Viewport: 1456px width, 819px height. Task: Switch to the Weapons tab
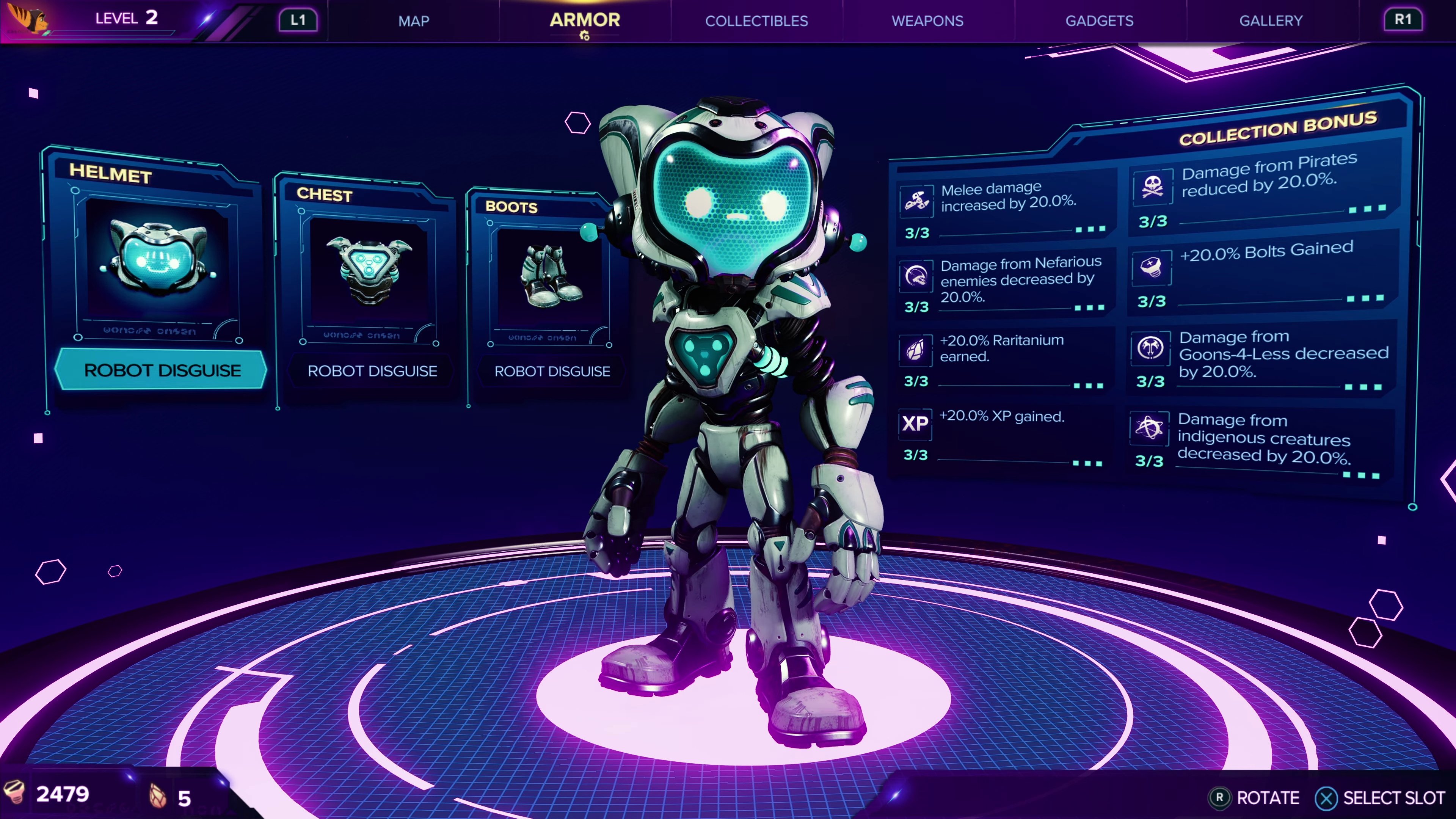(927, 21)
